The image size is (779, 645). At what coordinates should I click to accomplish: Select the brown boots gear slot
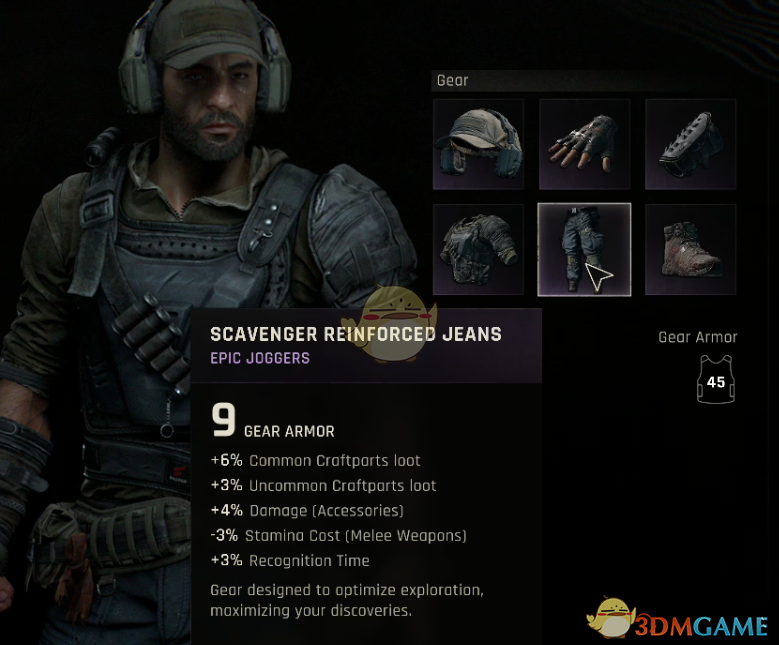[690, 250]
